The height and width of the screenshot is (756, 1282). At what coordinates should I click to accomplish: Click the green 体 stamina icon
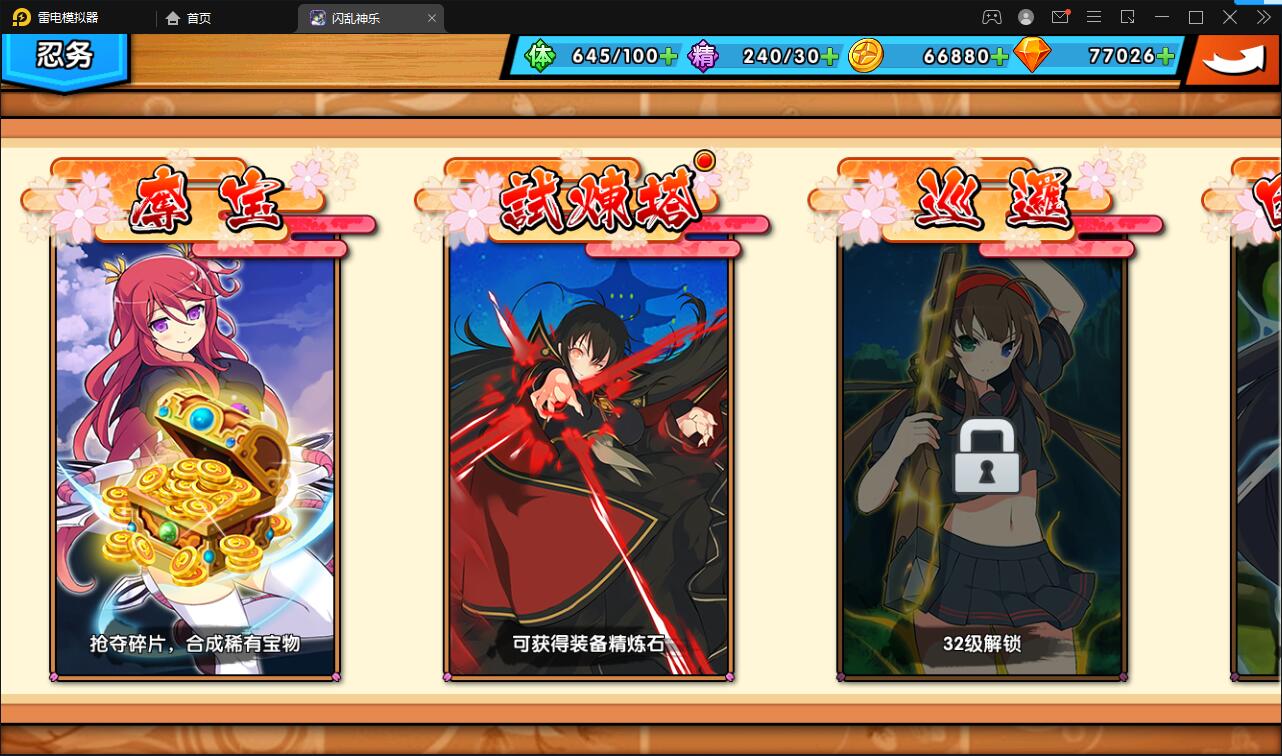point(540,57)
